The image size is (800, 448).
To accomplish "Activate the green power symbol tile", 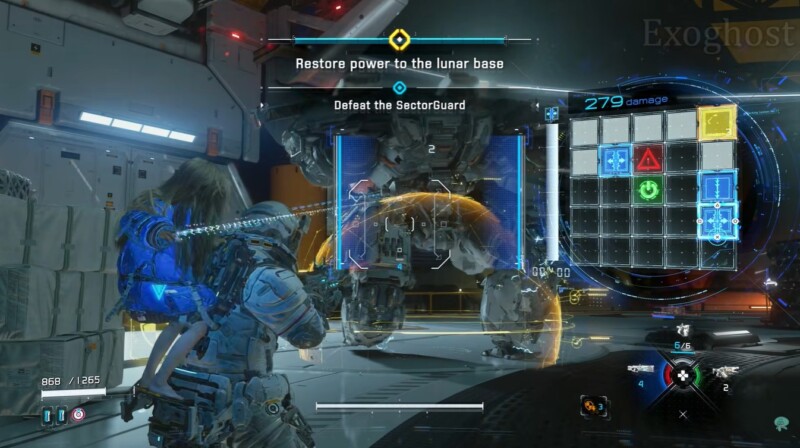I will point(649,189).
